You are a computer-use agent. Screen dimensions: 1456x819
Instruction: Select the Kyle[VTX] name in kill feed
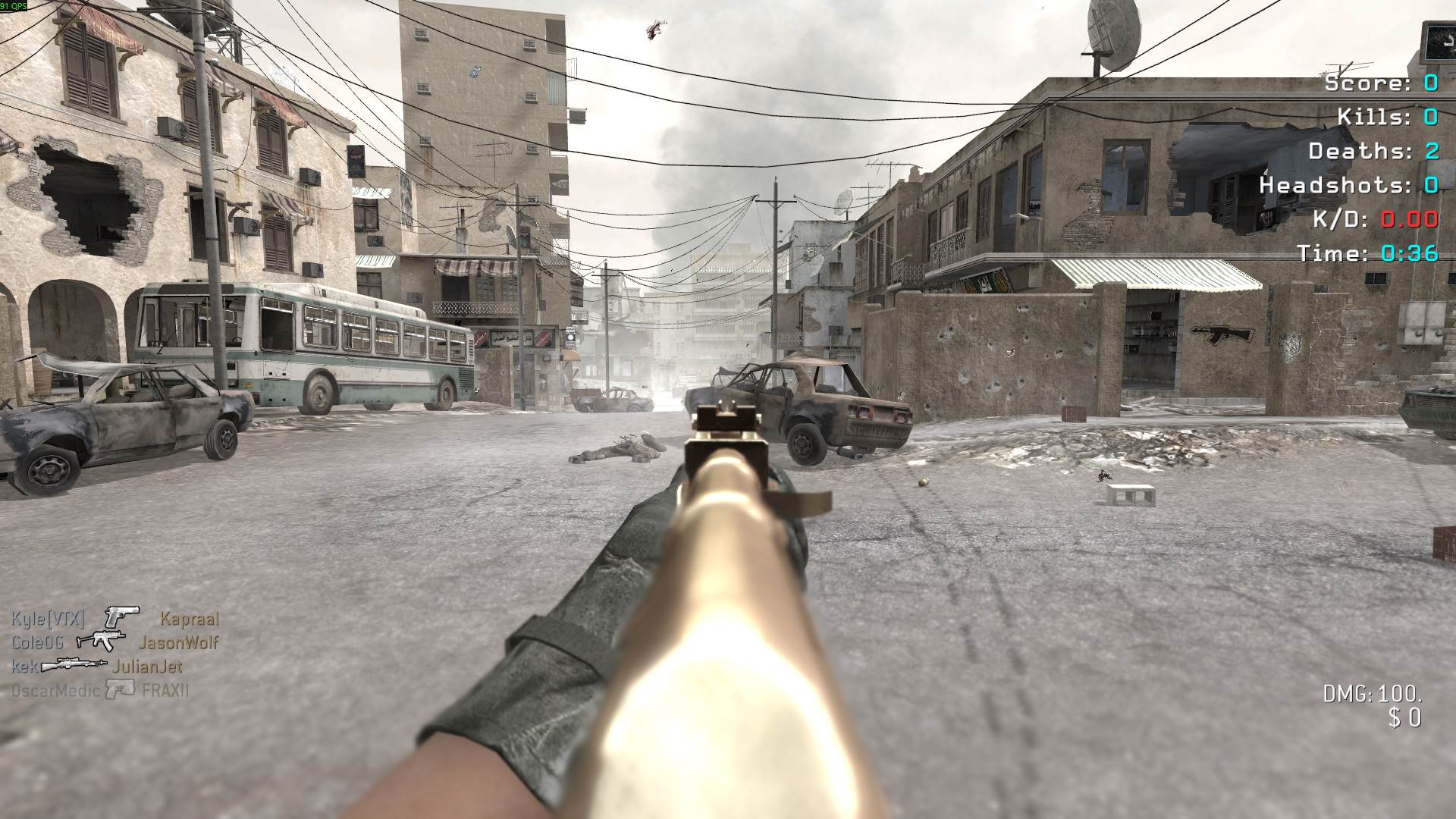pyautogui.click(x=48, y=619)
